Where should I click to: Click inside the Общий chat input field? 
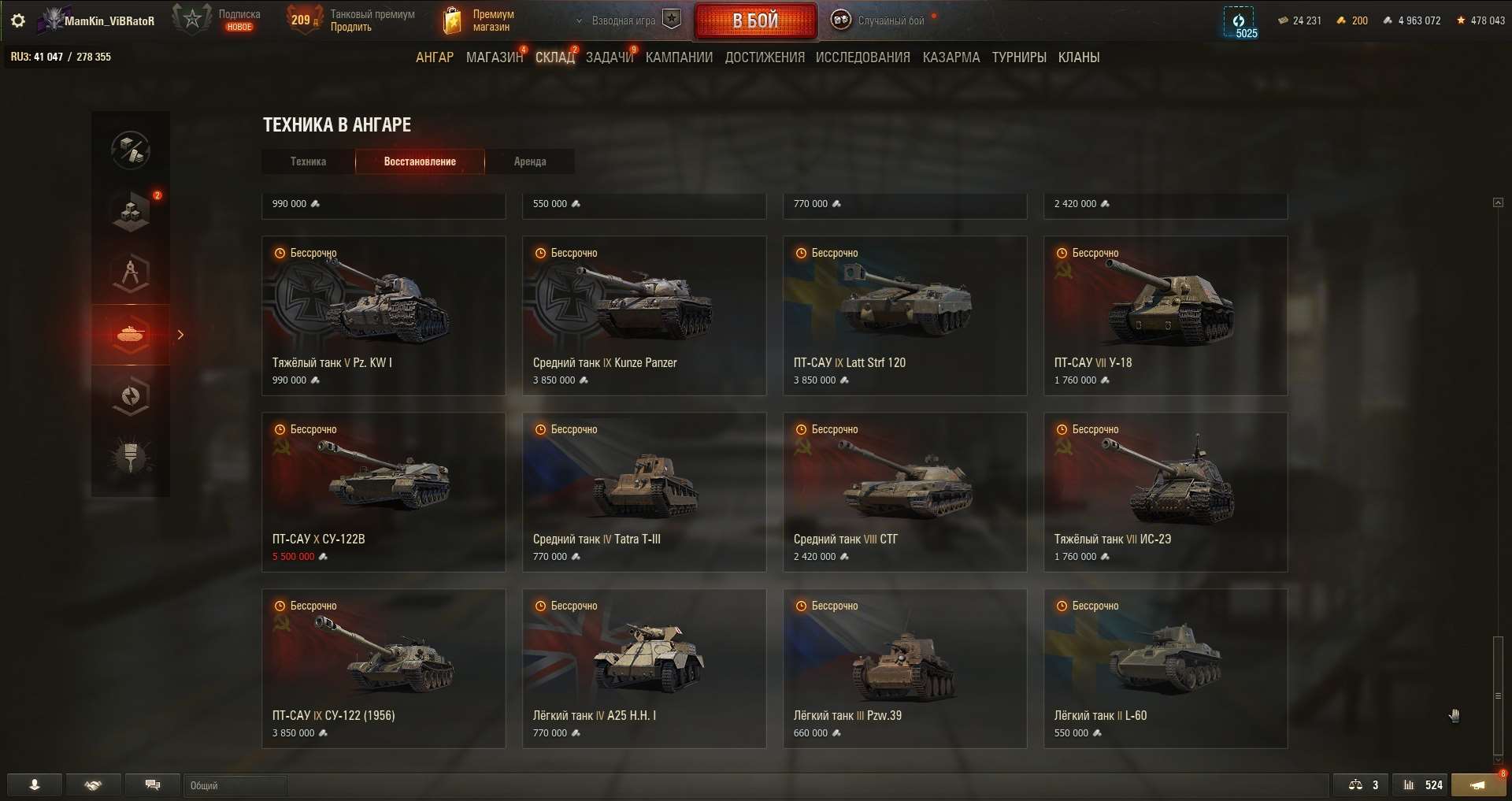[236, 784]
